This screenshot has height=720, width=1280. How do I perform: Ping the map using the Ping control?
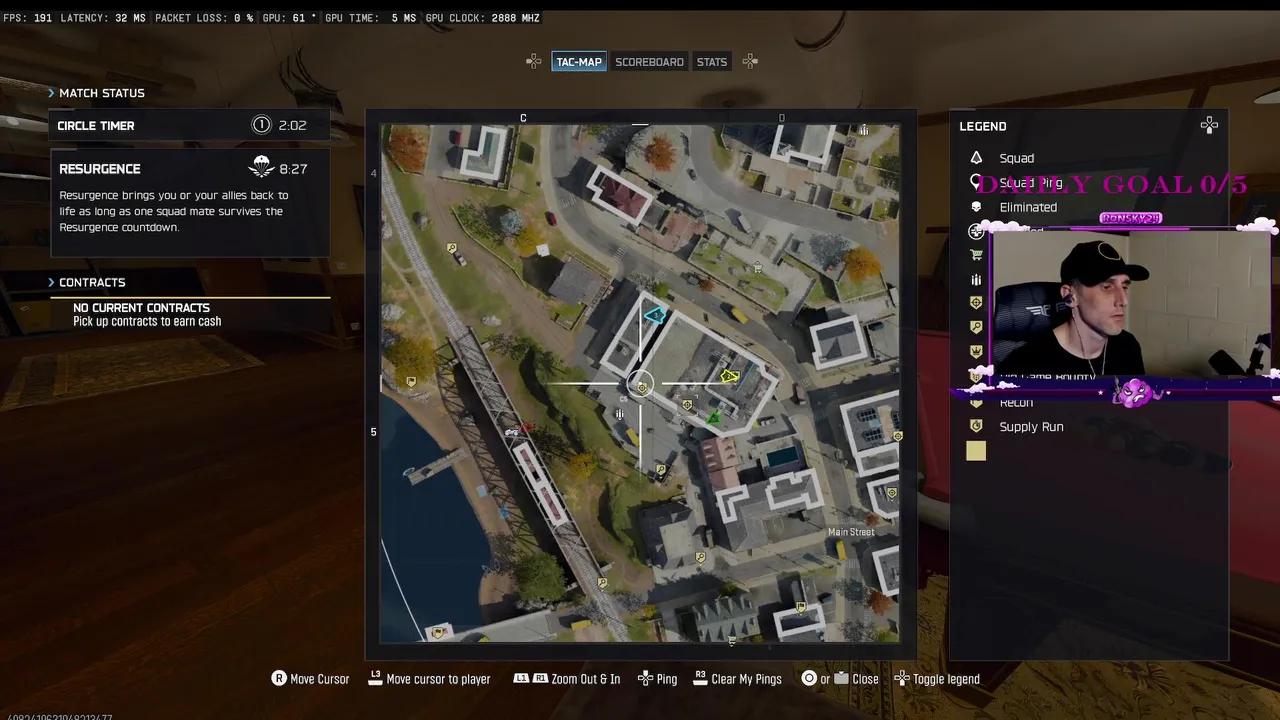[657, 679]
